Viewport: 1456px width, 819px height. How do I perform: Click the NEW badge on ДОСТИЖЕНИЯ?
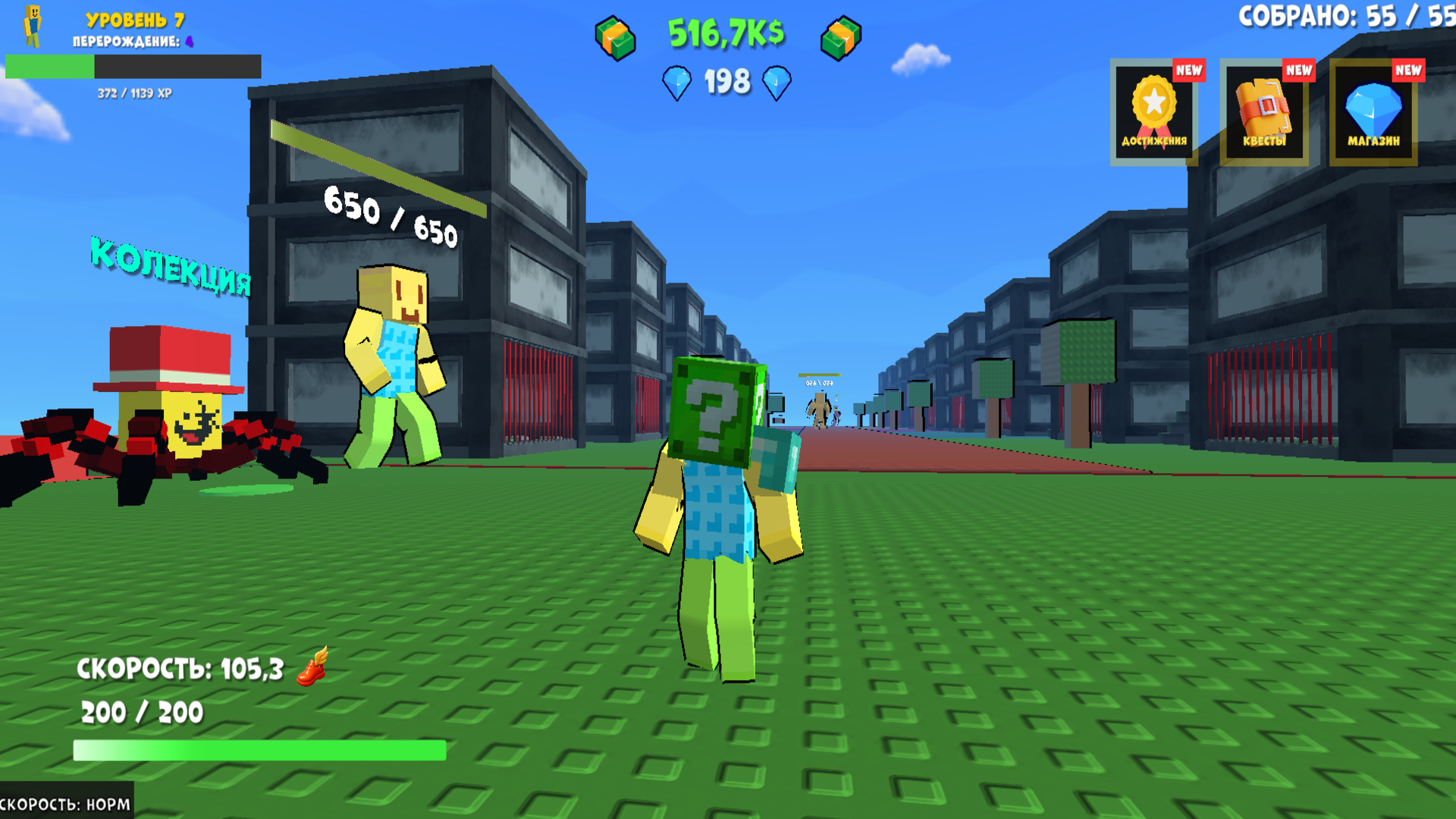(x=1191, y=70)
